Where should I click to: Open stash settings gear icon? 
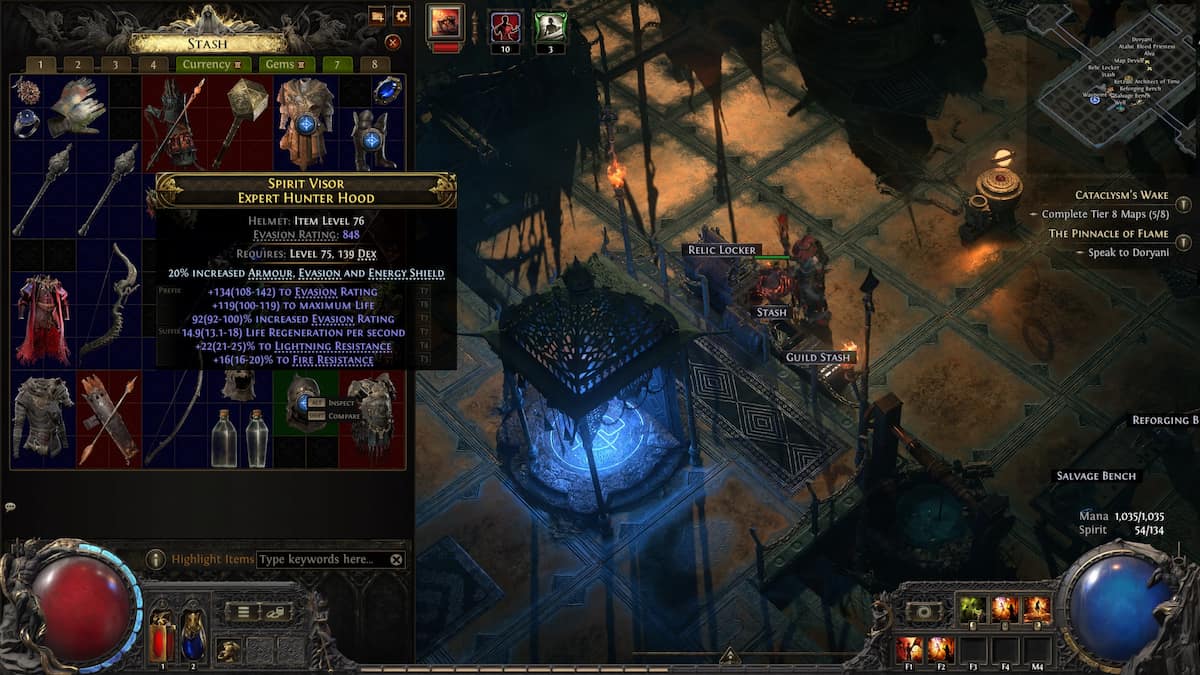(x=401, y=16)
